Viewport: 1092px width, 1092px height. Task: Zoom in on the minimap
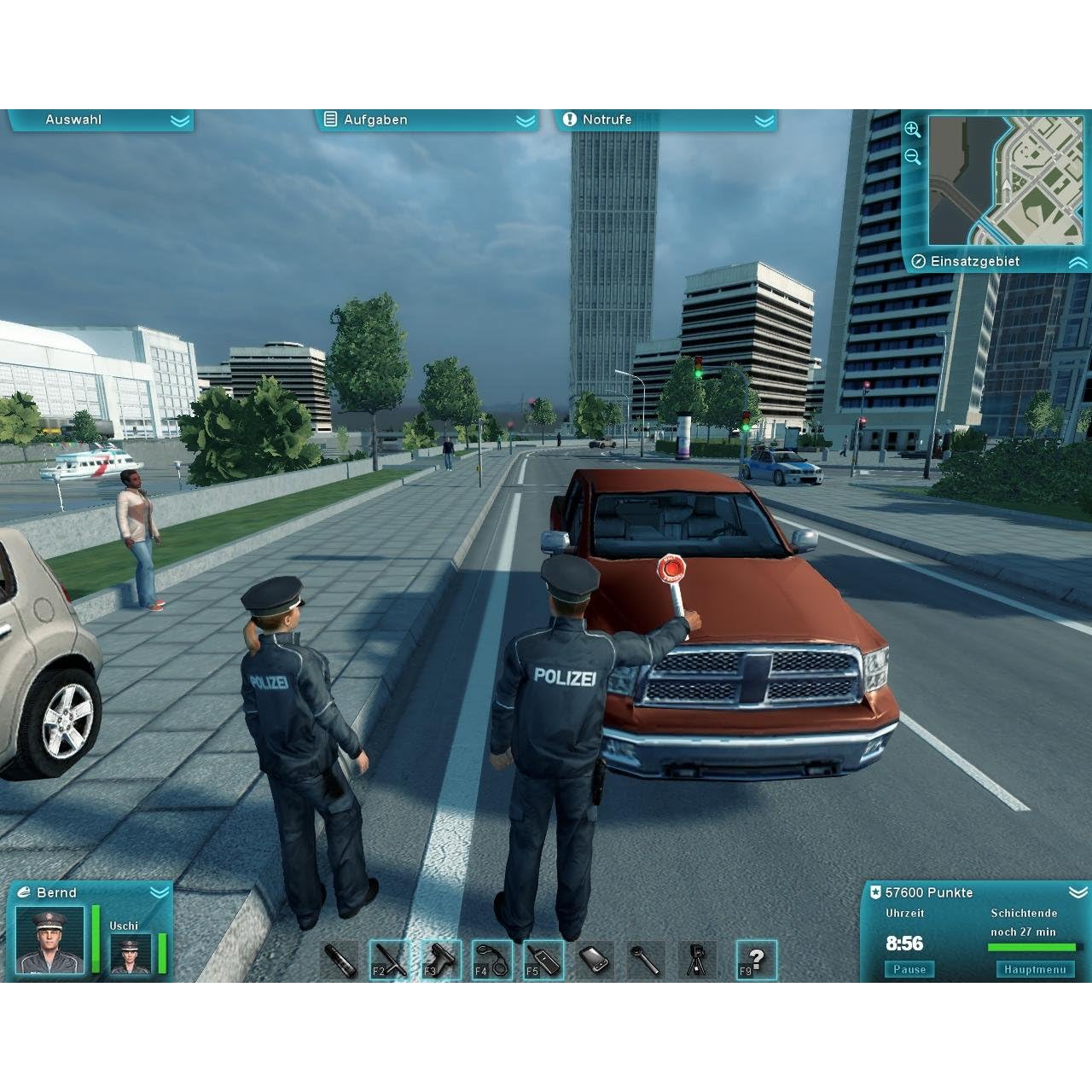pos(913,130)
